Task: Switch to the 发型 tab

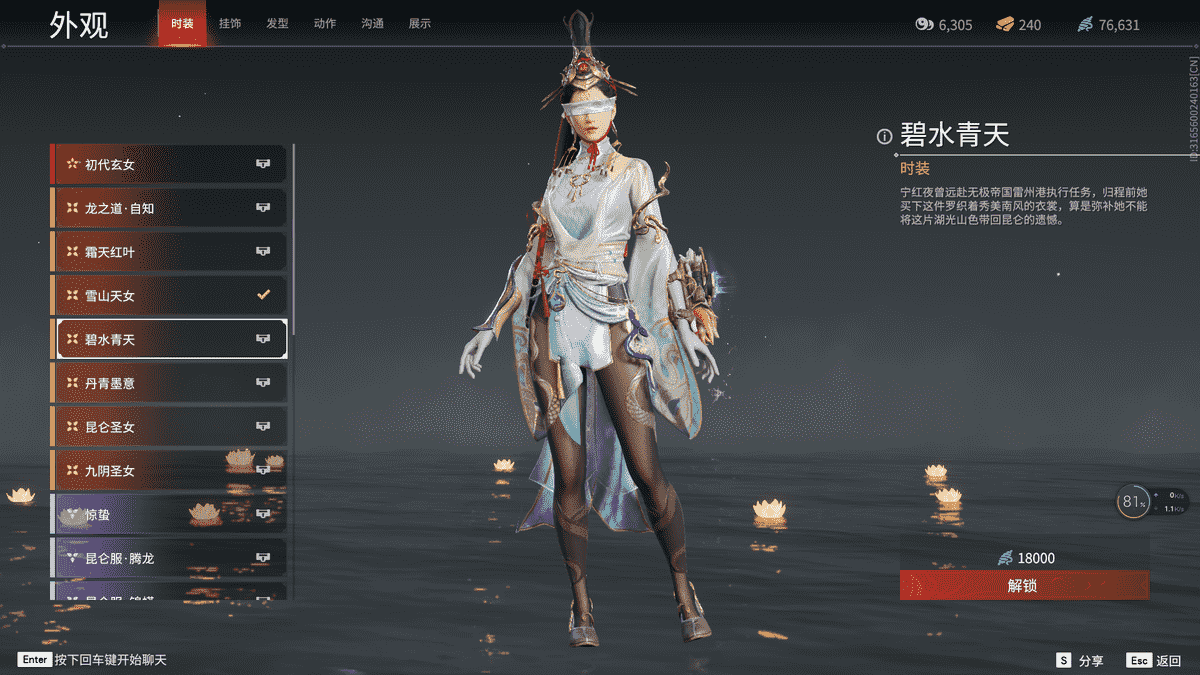Action: point(277,23)
